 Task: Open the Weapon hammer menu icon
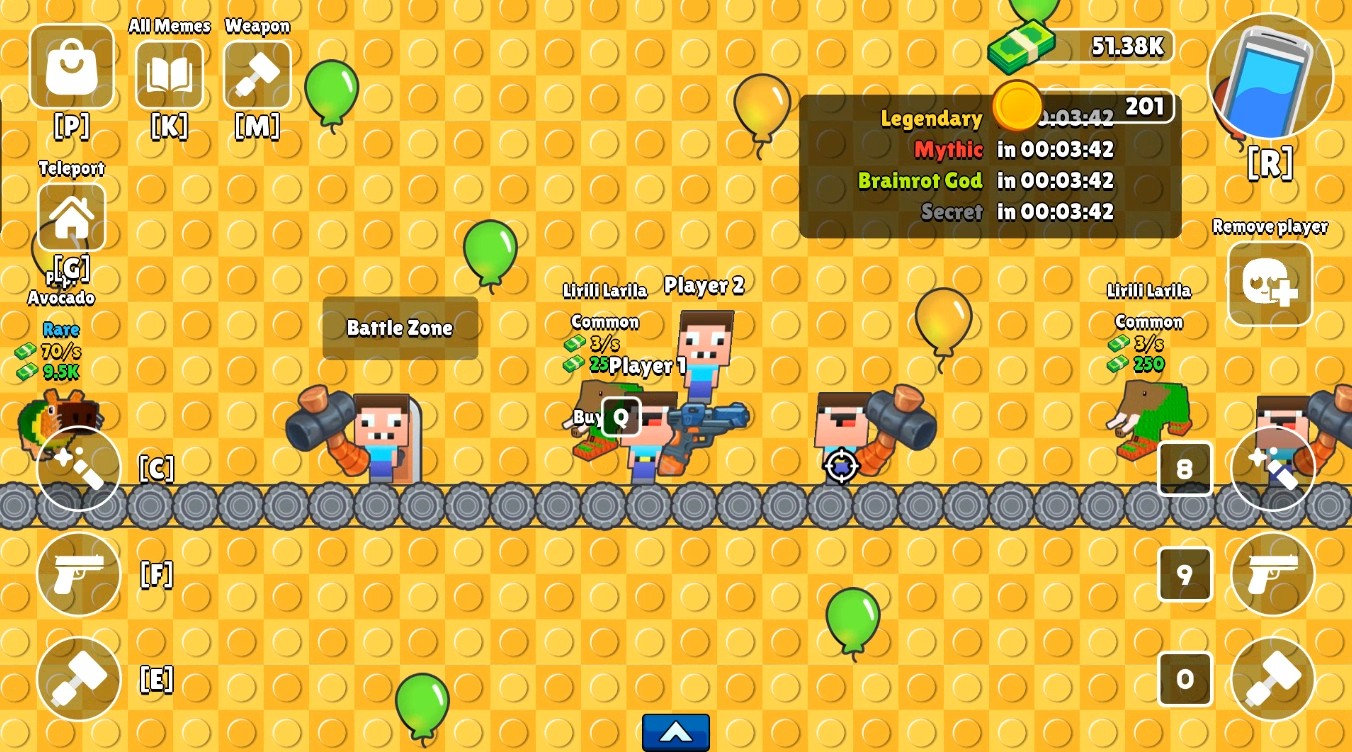click(257, 75)
